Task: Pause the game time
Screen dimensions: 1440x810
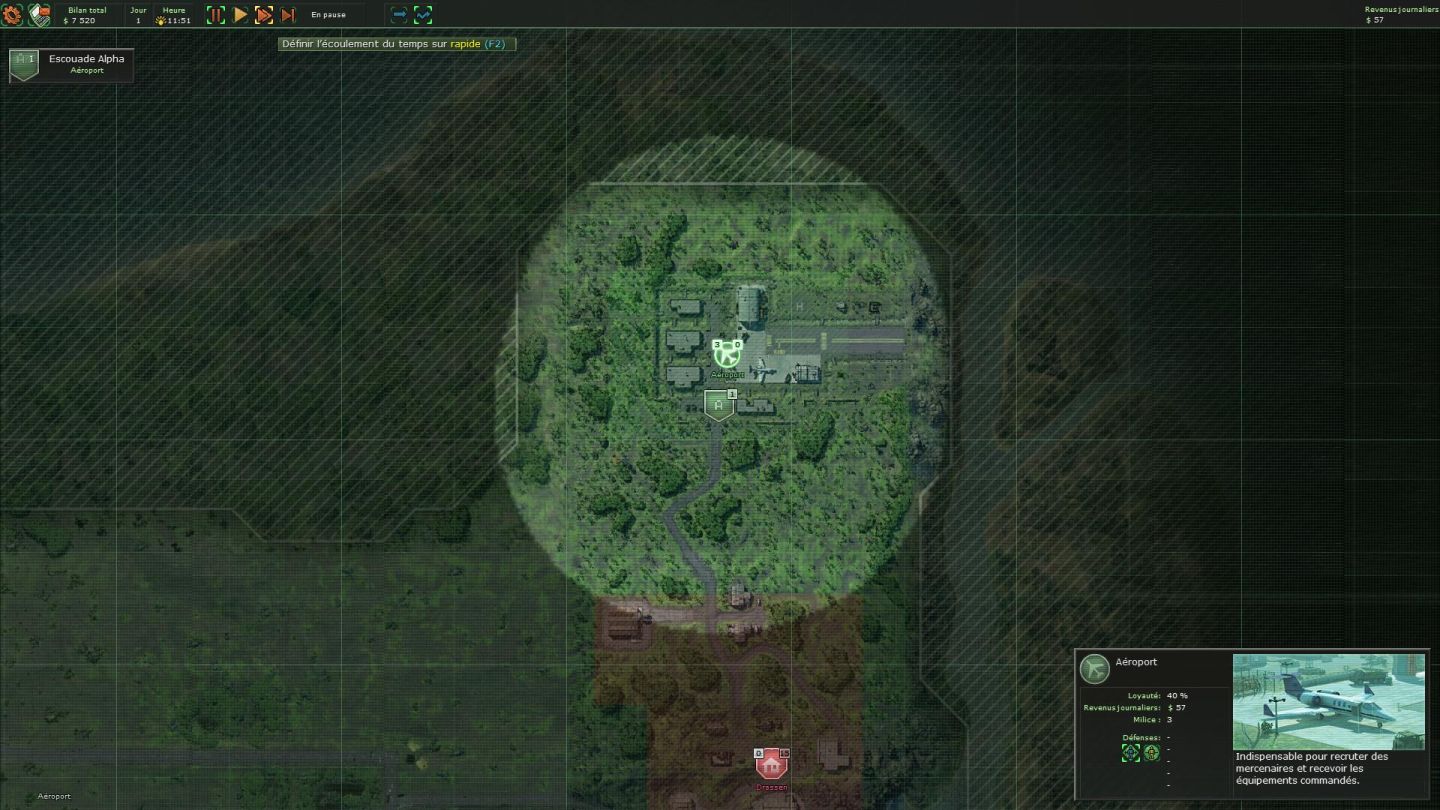Action: coord(216,15)
